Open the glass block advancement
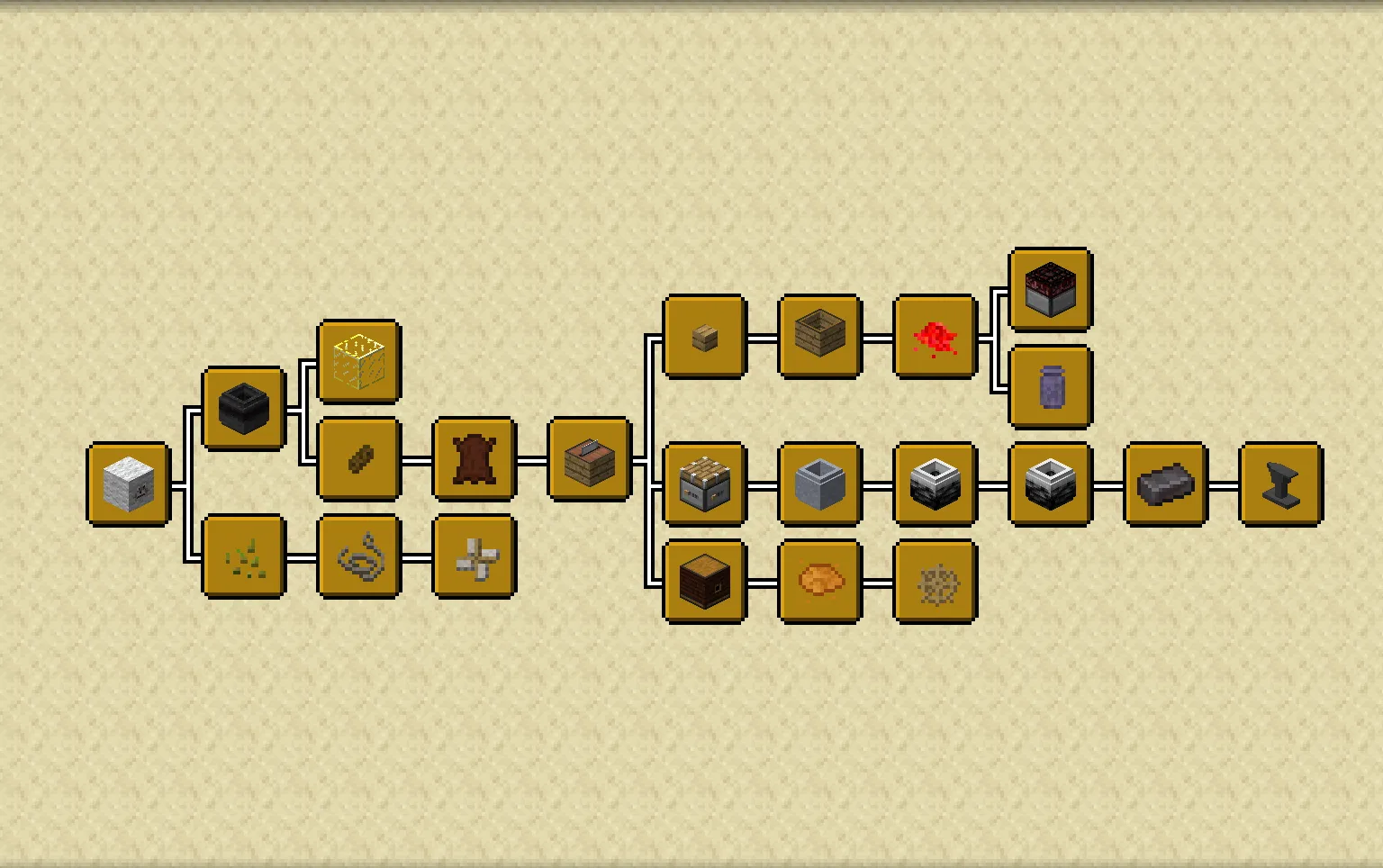 click(358, 359)
